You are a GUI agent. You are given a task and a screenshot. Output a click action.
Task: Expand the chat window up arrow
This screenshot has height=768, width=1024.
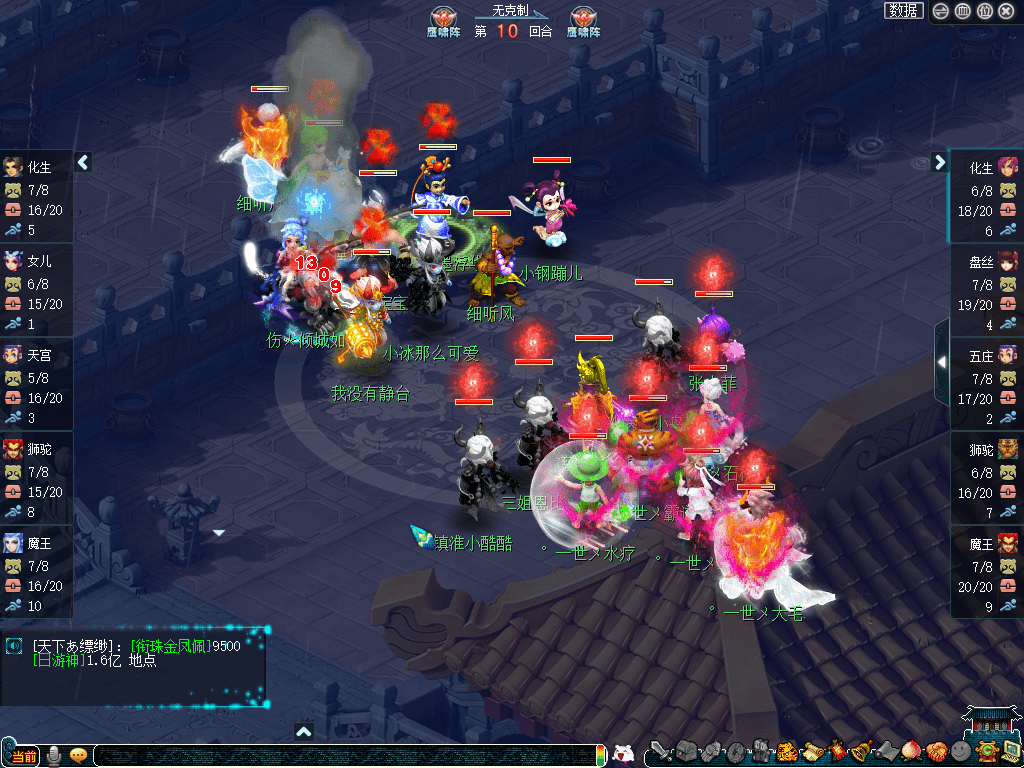coord(304,732)
